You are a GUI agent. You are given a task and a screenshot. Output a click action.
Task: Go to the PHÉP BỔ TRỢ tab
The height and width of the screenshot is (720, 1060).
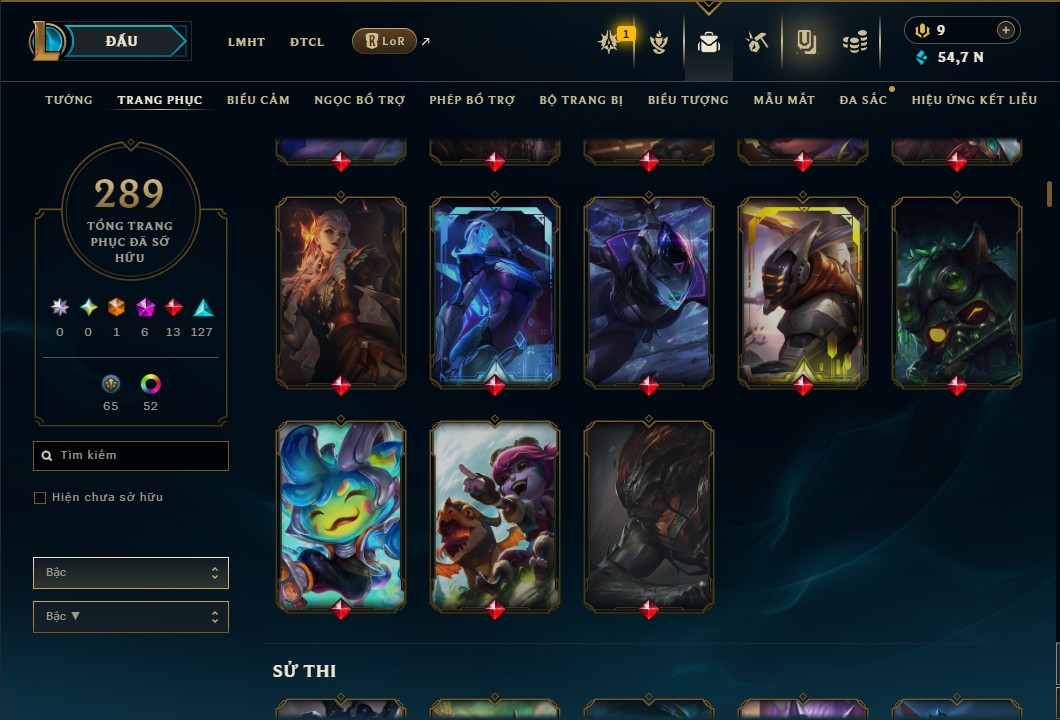tap(473, 100)
